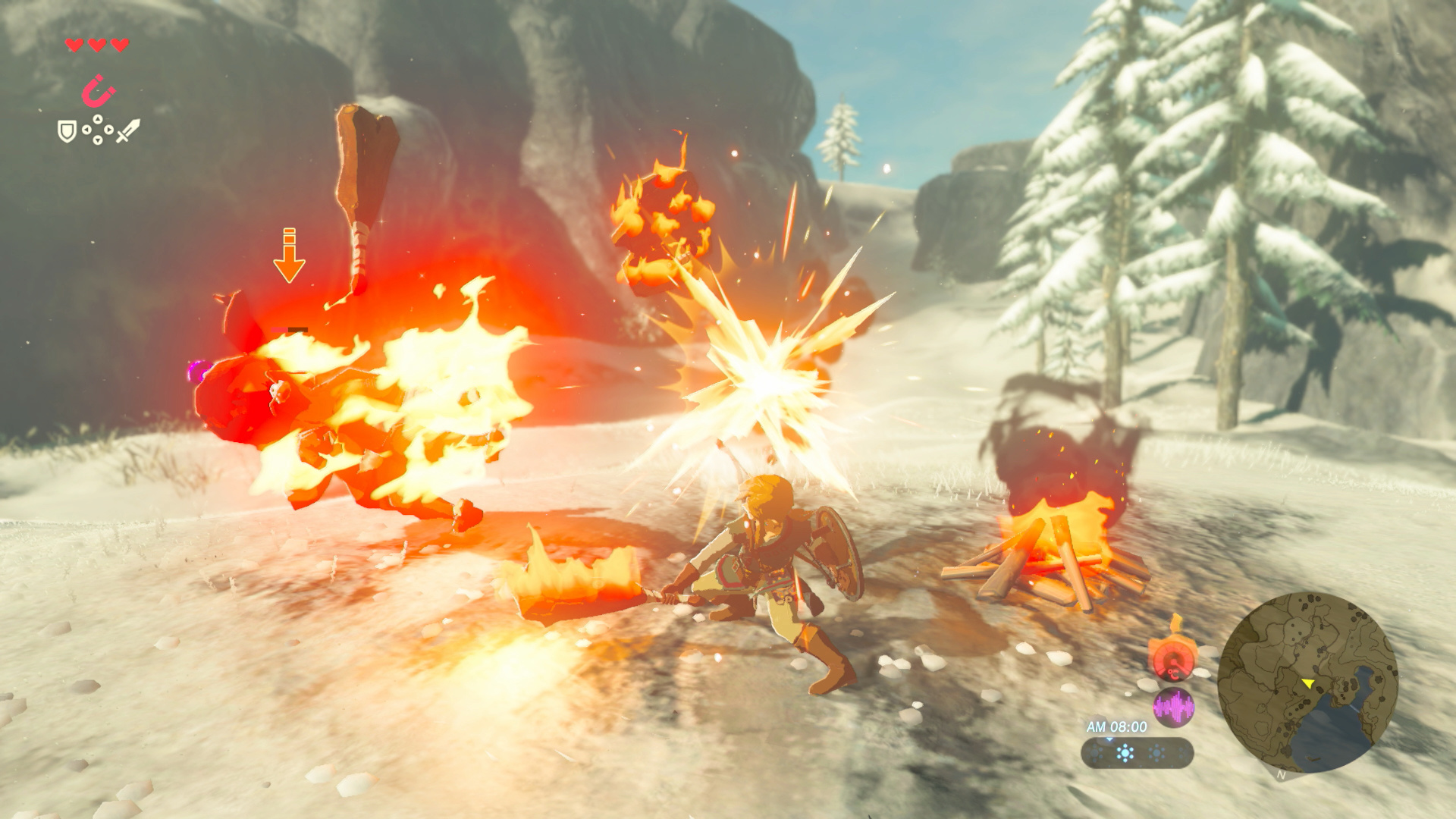
Task: Click the red temperature gauge icon
Action: coord(1173,661)
